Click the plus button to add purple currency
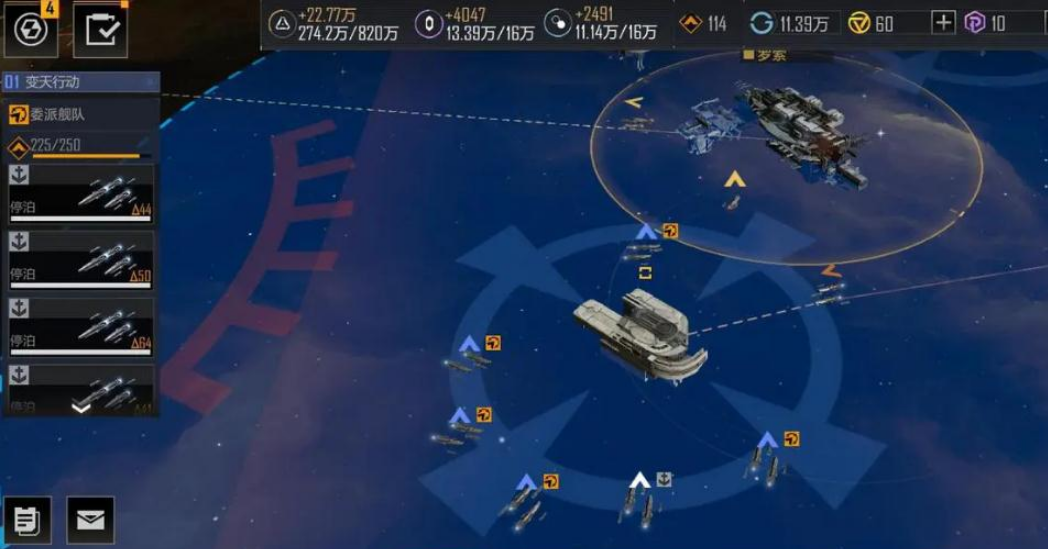The image size is (1048, 549). tap(943, 23)
